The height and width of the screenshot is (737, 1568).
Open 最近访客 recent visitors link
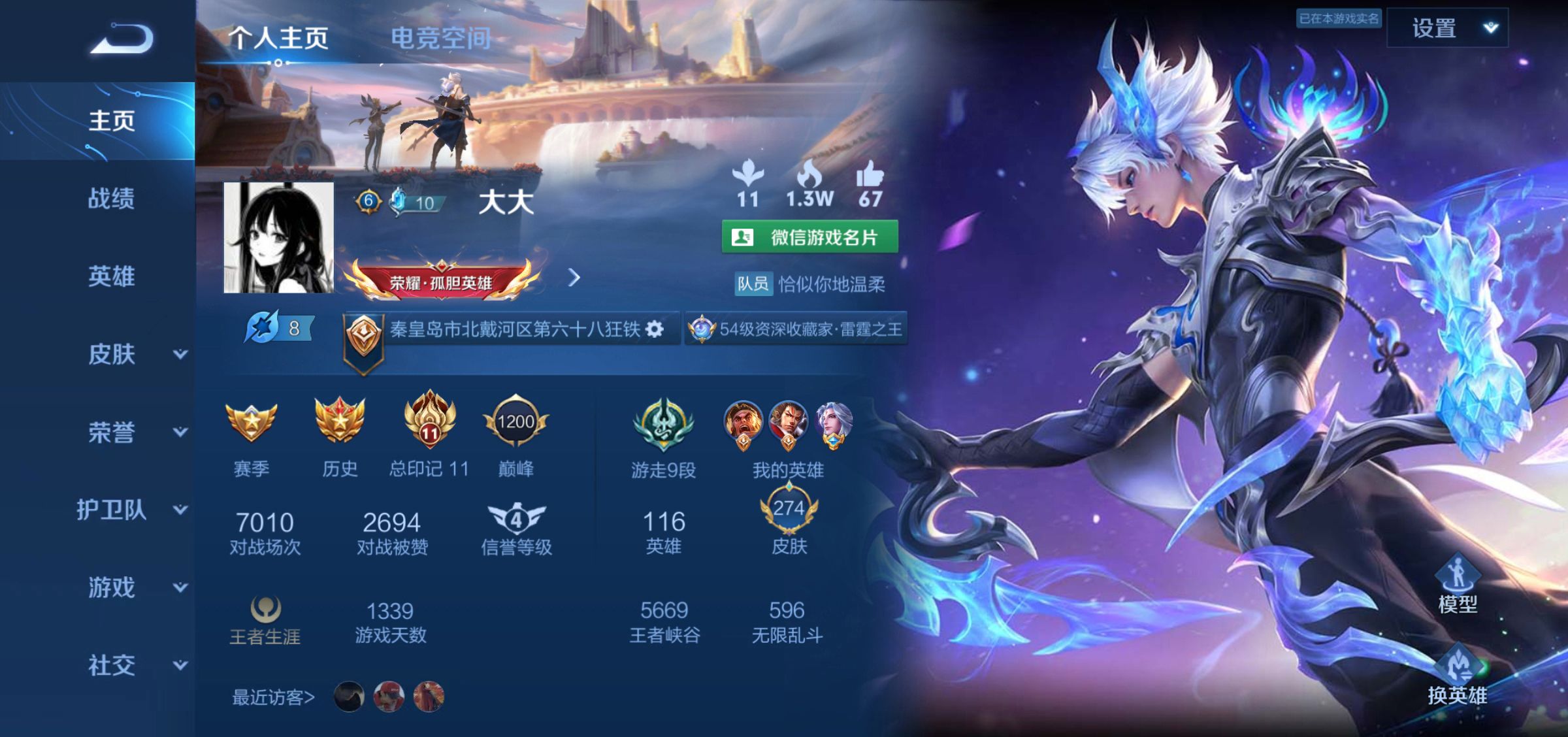274,696
